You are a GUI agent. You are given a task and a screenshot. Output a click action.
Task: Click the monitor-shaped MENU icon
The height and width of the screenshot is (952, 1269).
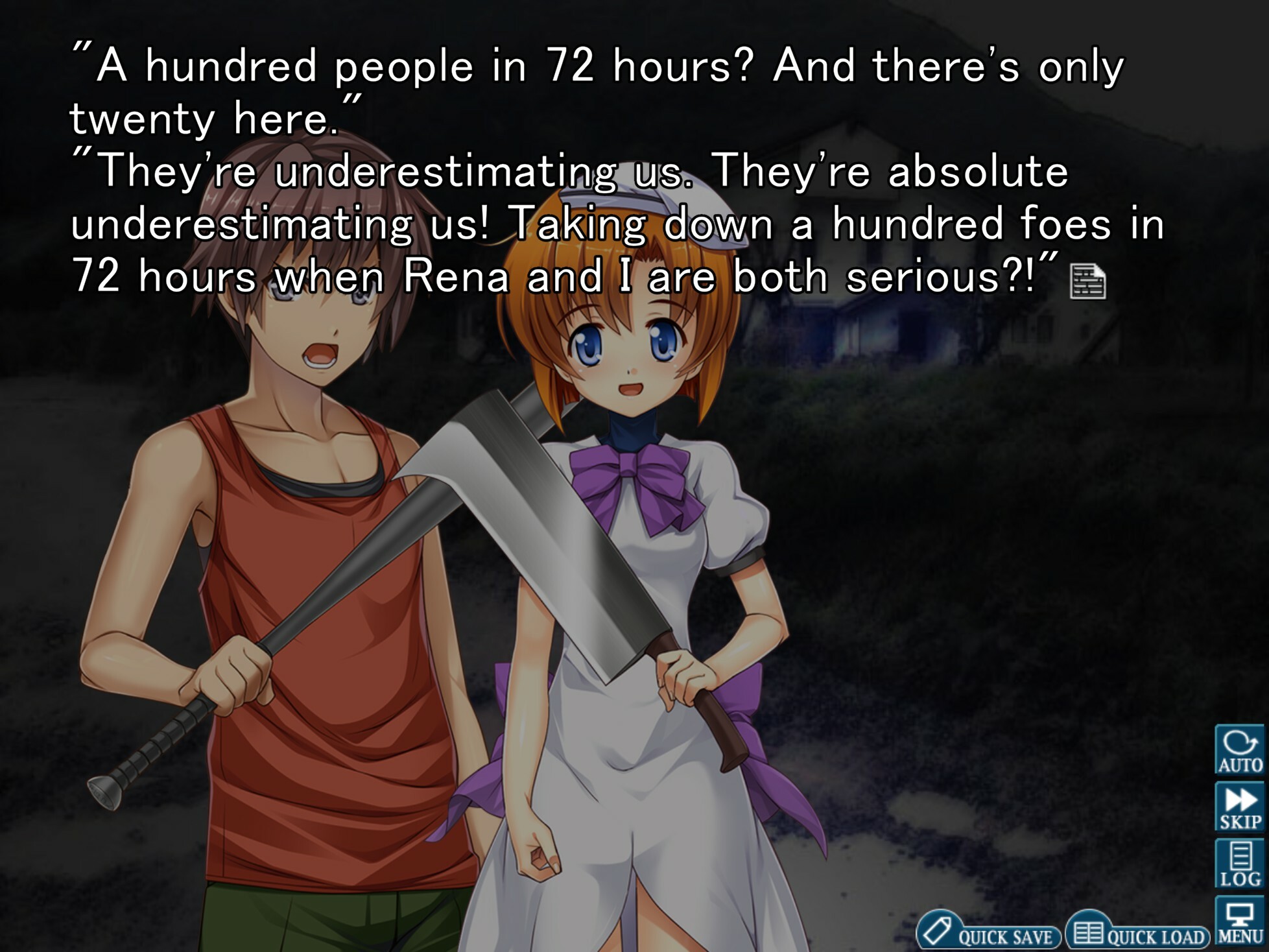pos(1240,911)
